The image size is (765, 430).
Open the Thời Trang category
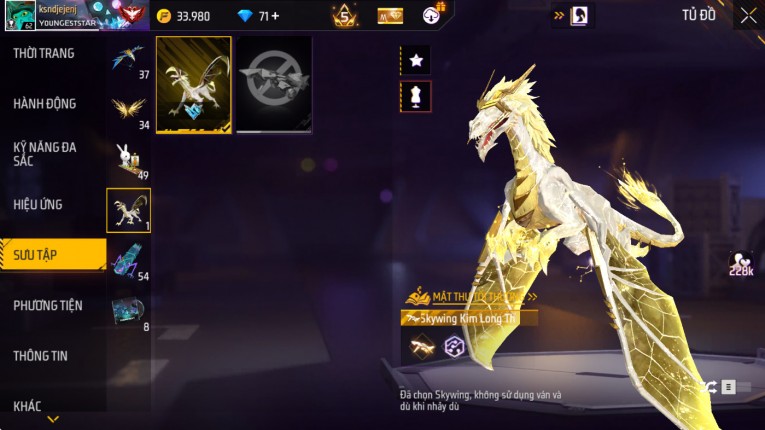pyautogui.click(x=44, y=53)
